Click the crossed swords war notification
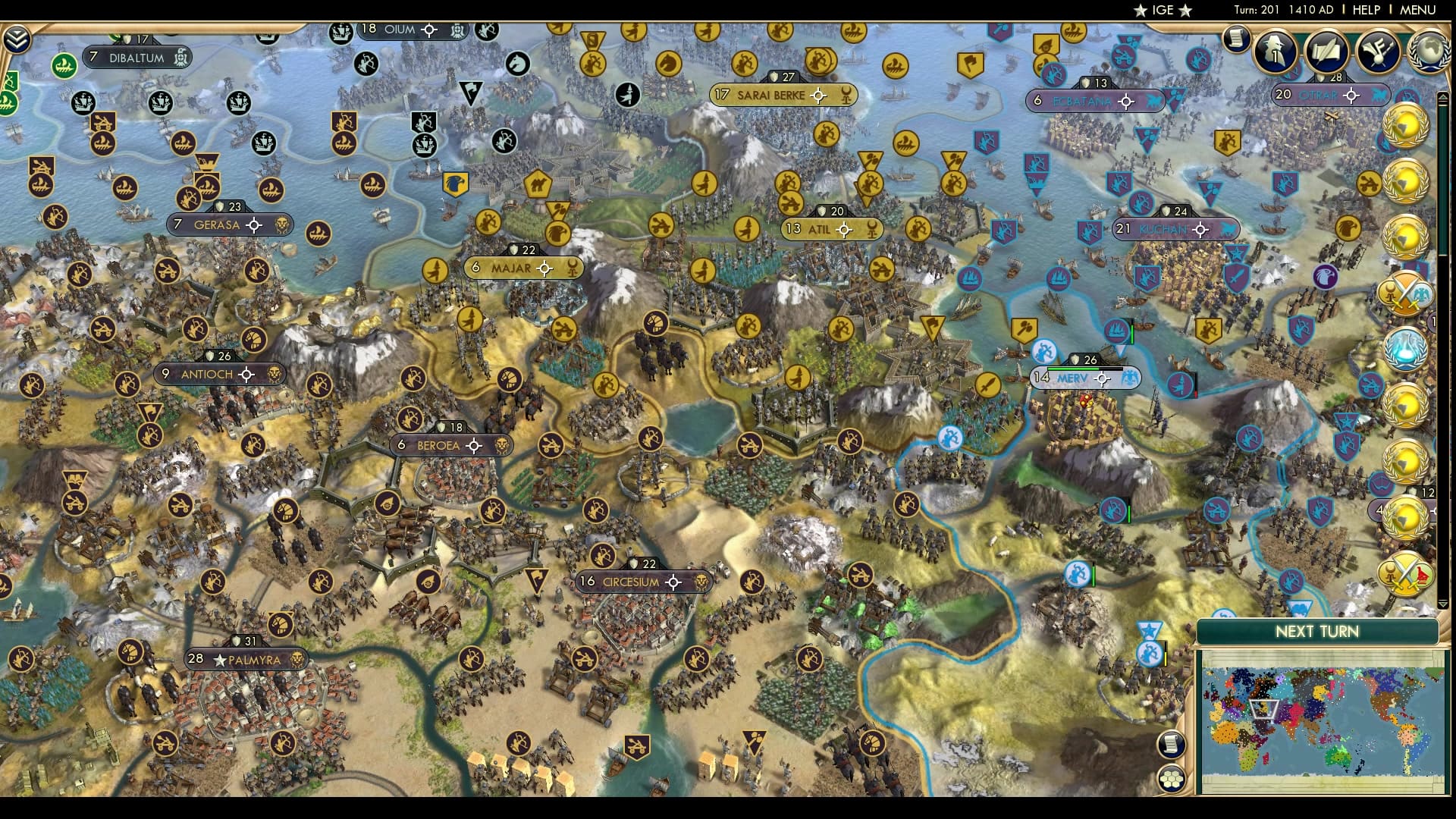The image size is (1456, 819). [x=1404, y=292]
